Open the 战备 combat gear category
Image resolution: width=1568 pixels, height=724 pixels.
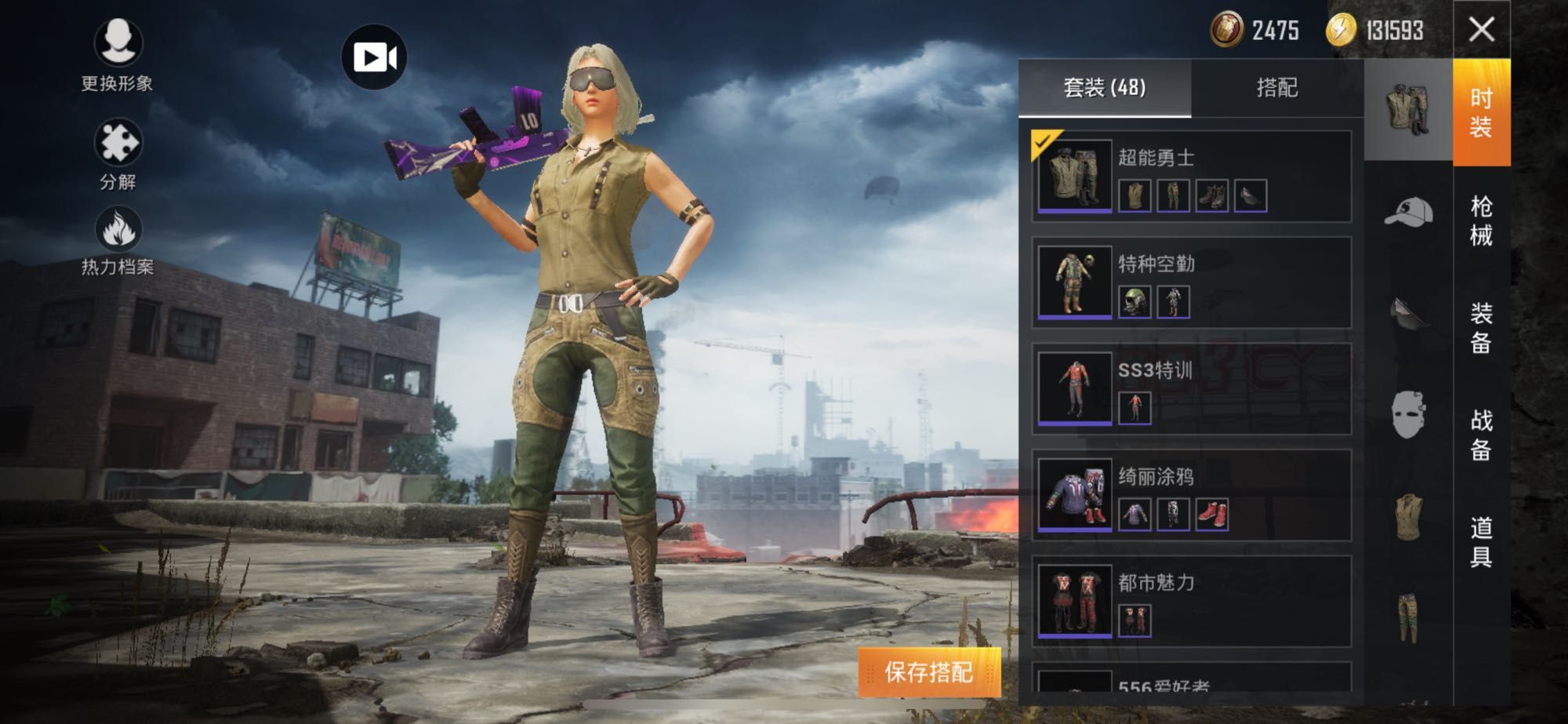tap(1481, 435)
